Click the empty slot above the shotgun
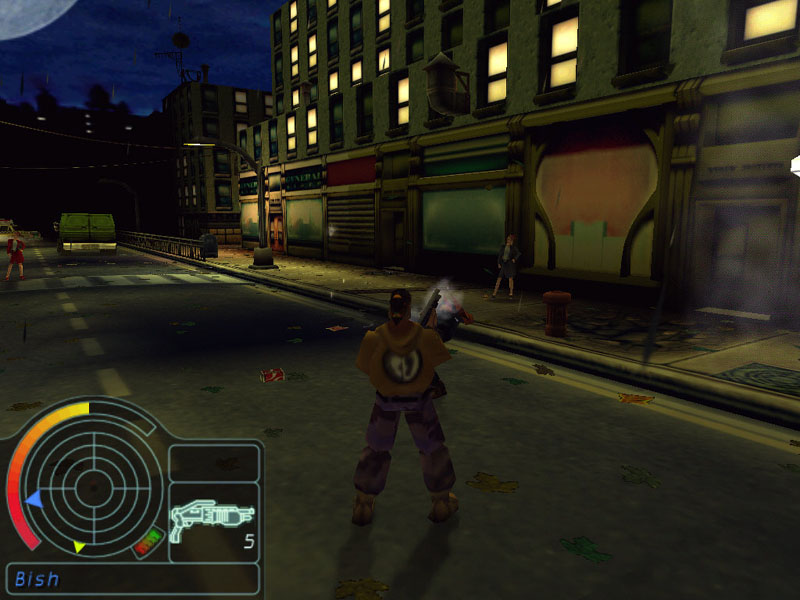Image resolution: width=800 pixels, height=600 pixels. tap(213, 462)
